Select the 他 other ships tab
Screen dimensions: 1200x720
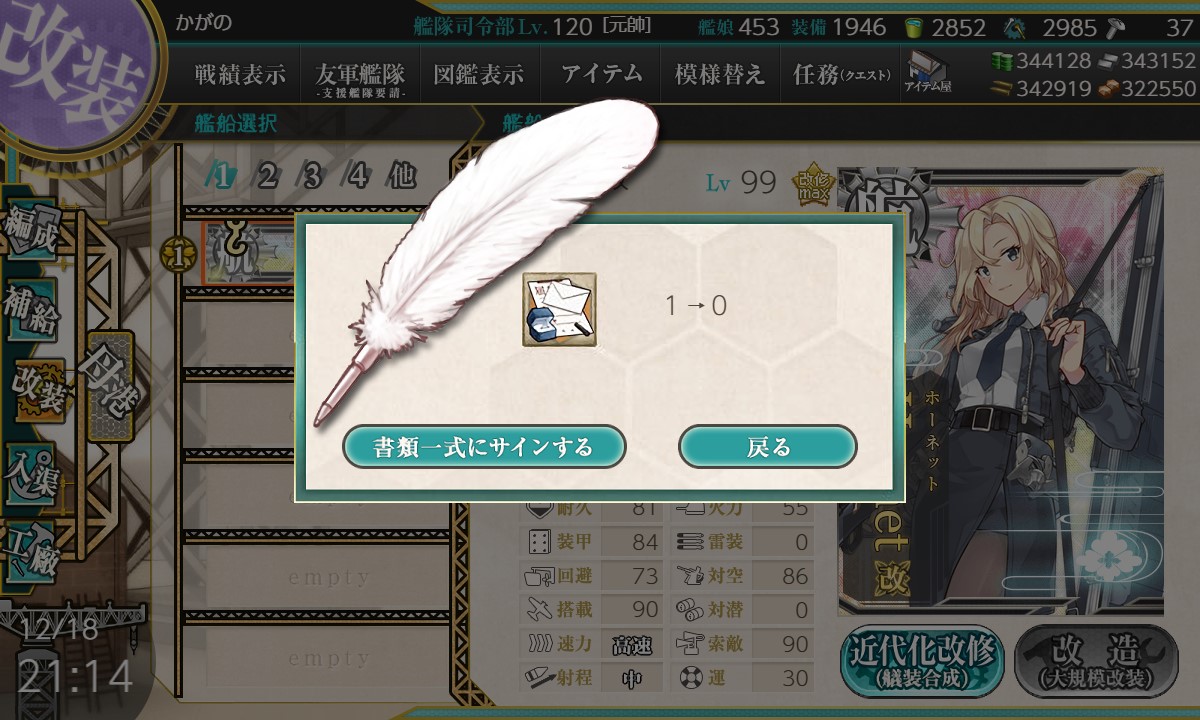tap(402, 177)
